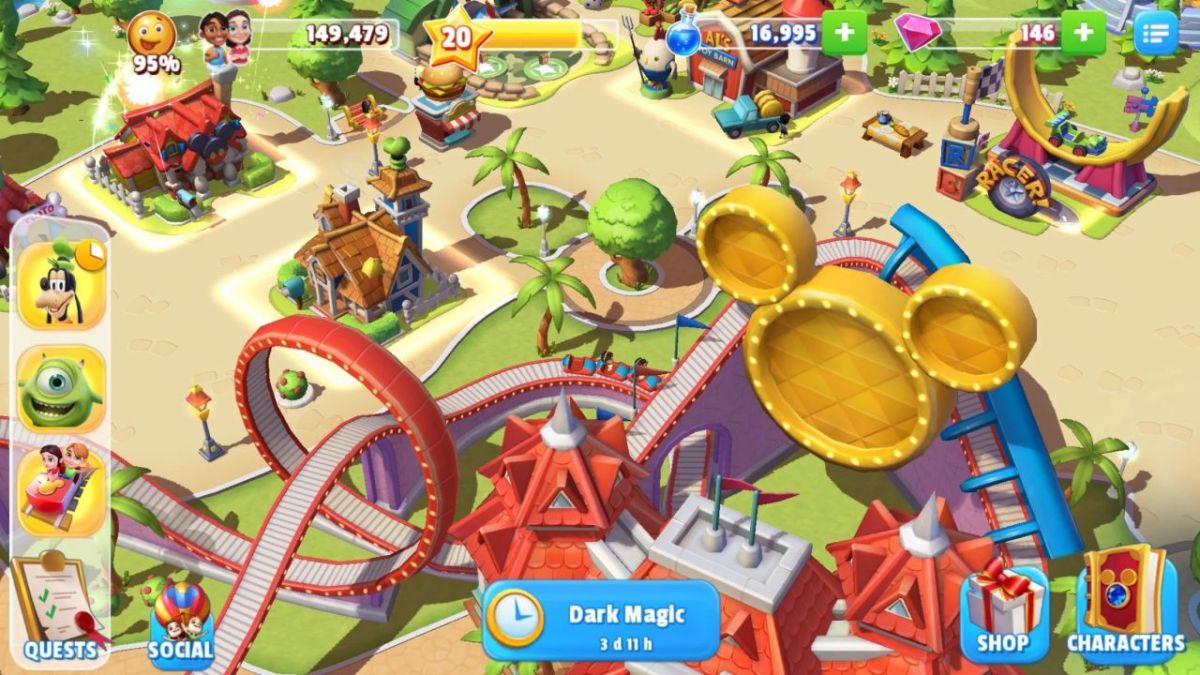Tap the park visitors icon
The height and width of the screenshot is (675, 1200).
pyautogui.click(x=225, y=38)
